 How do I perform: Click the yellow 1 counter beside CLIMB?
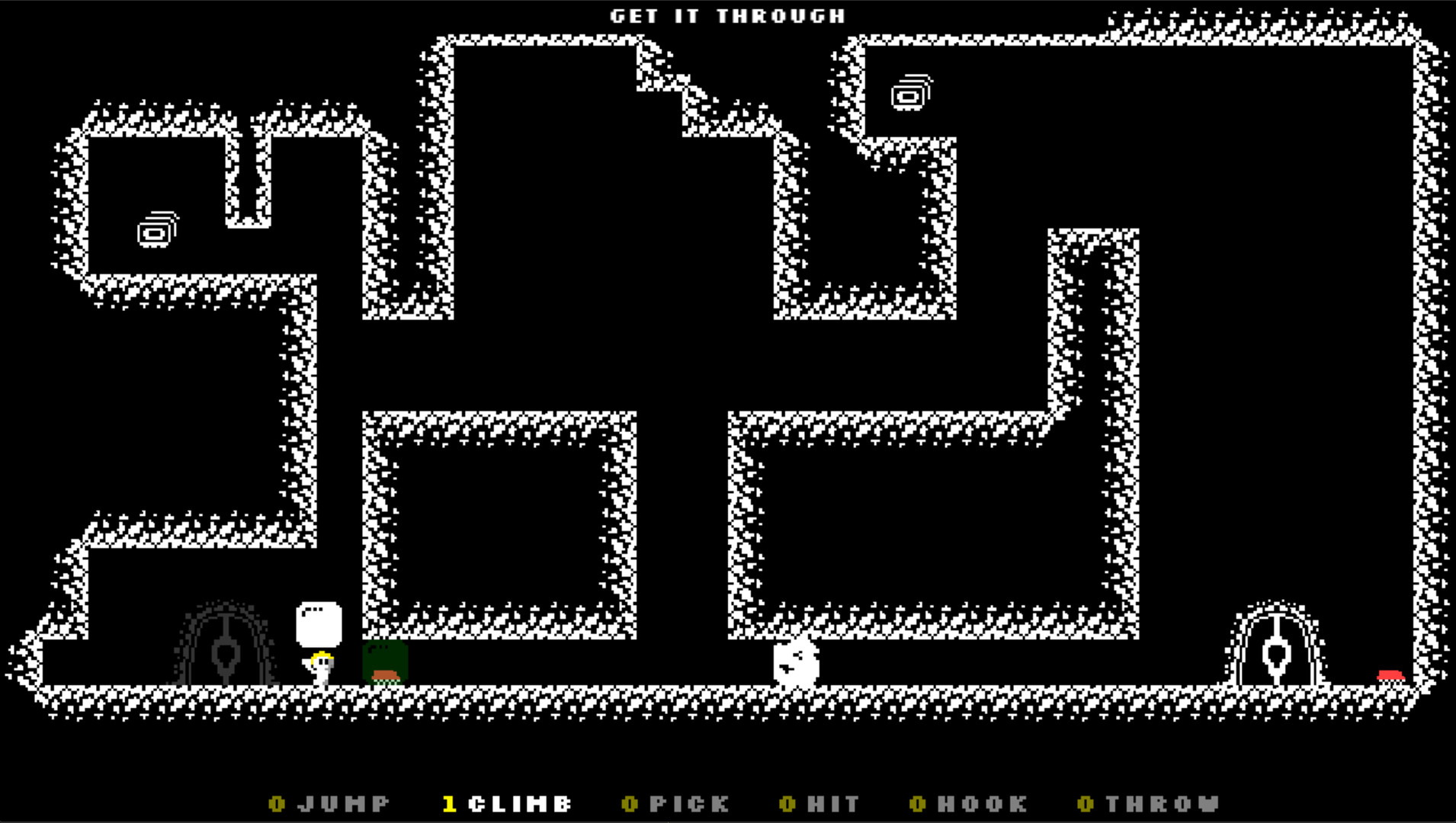(451, 802)
